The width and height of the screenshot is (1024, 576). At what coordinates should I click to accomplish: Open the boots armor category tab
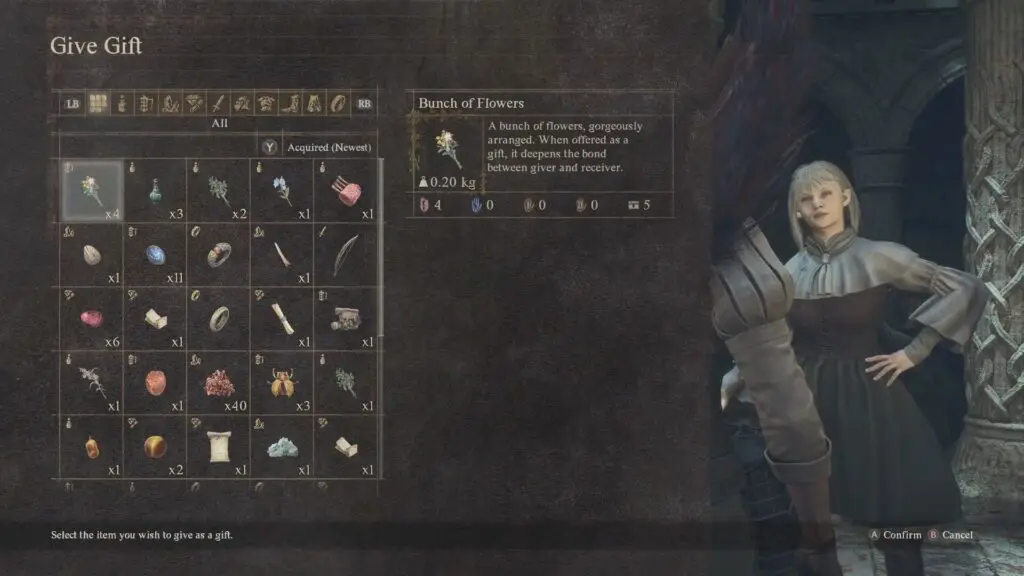coord(290,102)
